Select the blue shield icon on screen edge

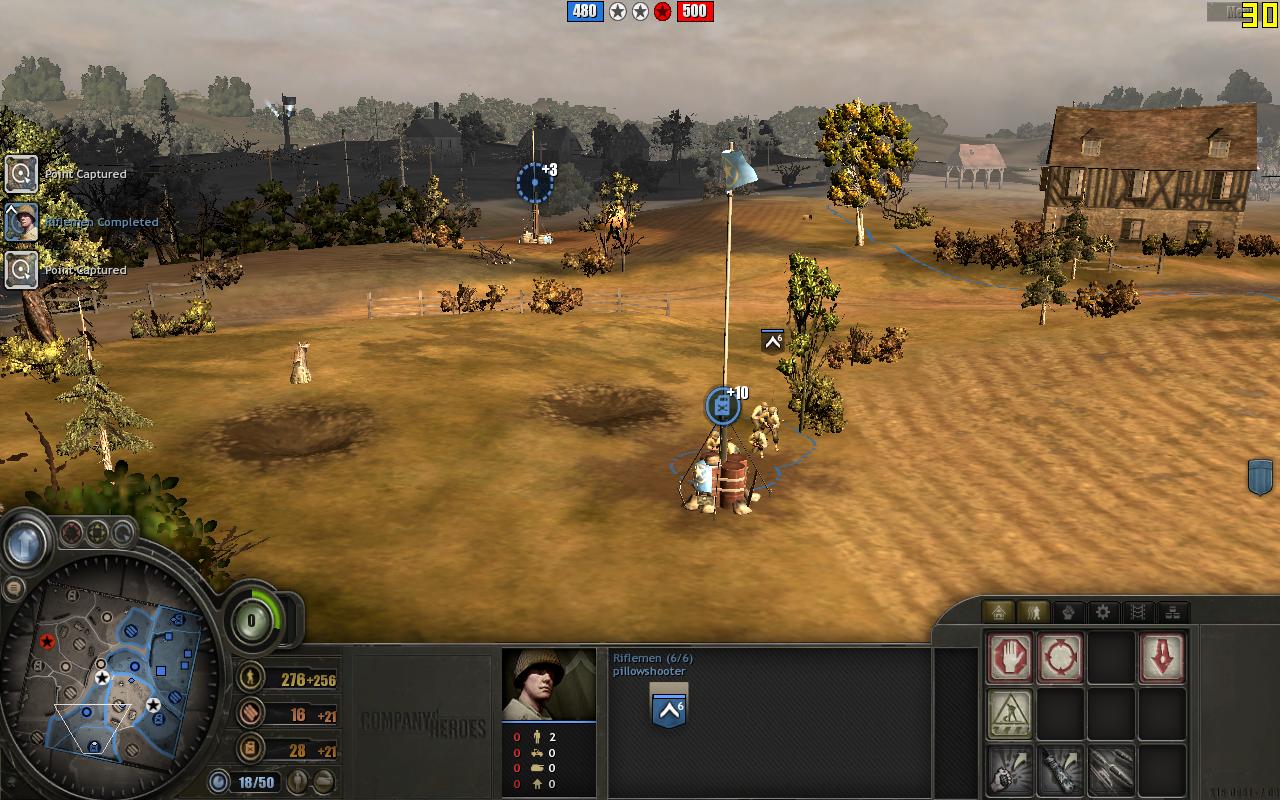[1260, 477]
